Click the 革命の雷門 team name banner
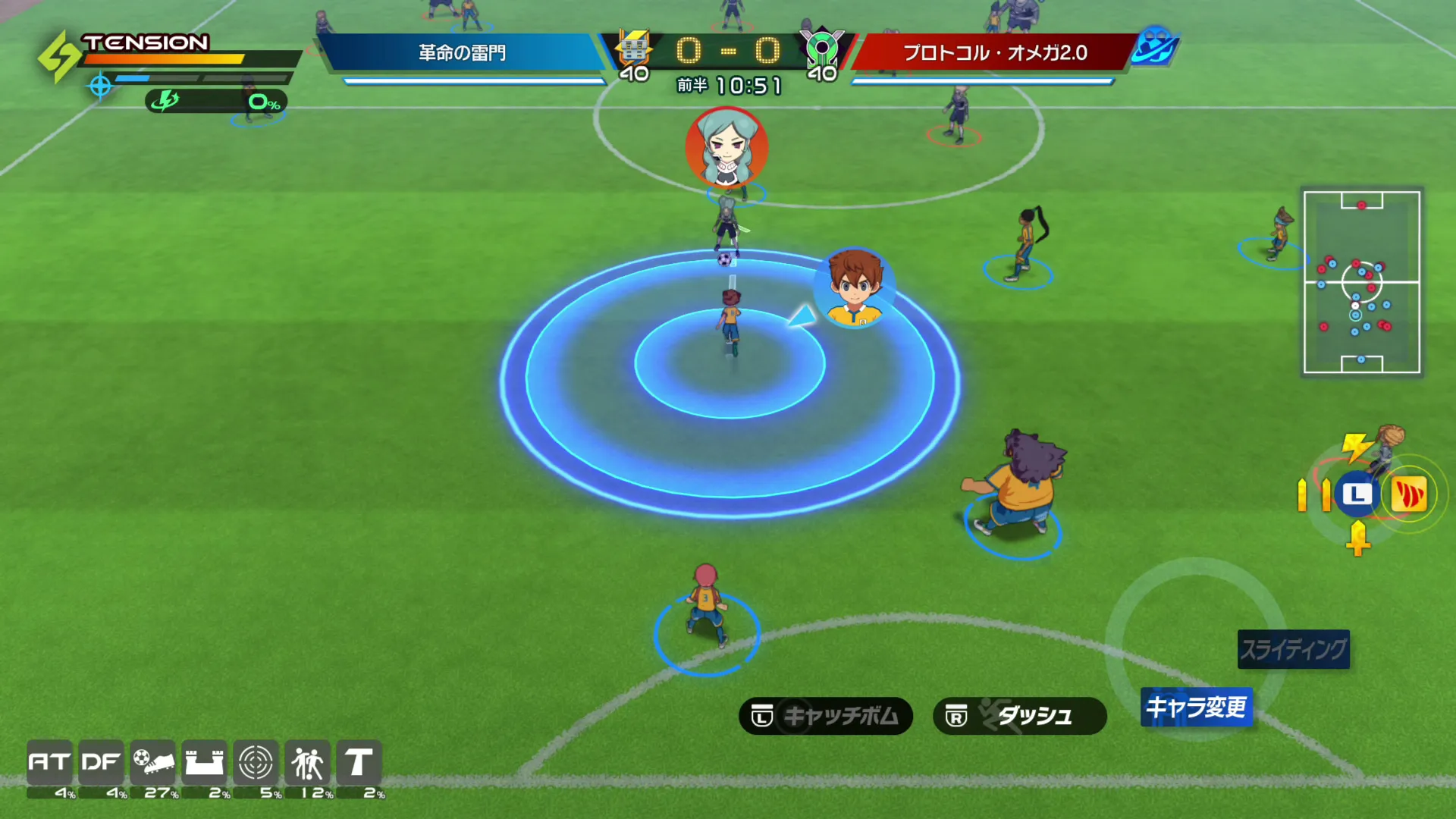This screenshot has width=1456, height=819. (462, 52)
